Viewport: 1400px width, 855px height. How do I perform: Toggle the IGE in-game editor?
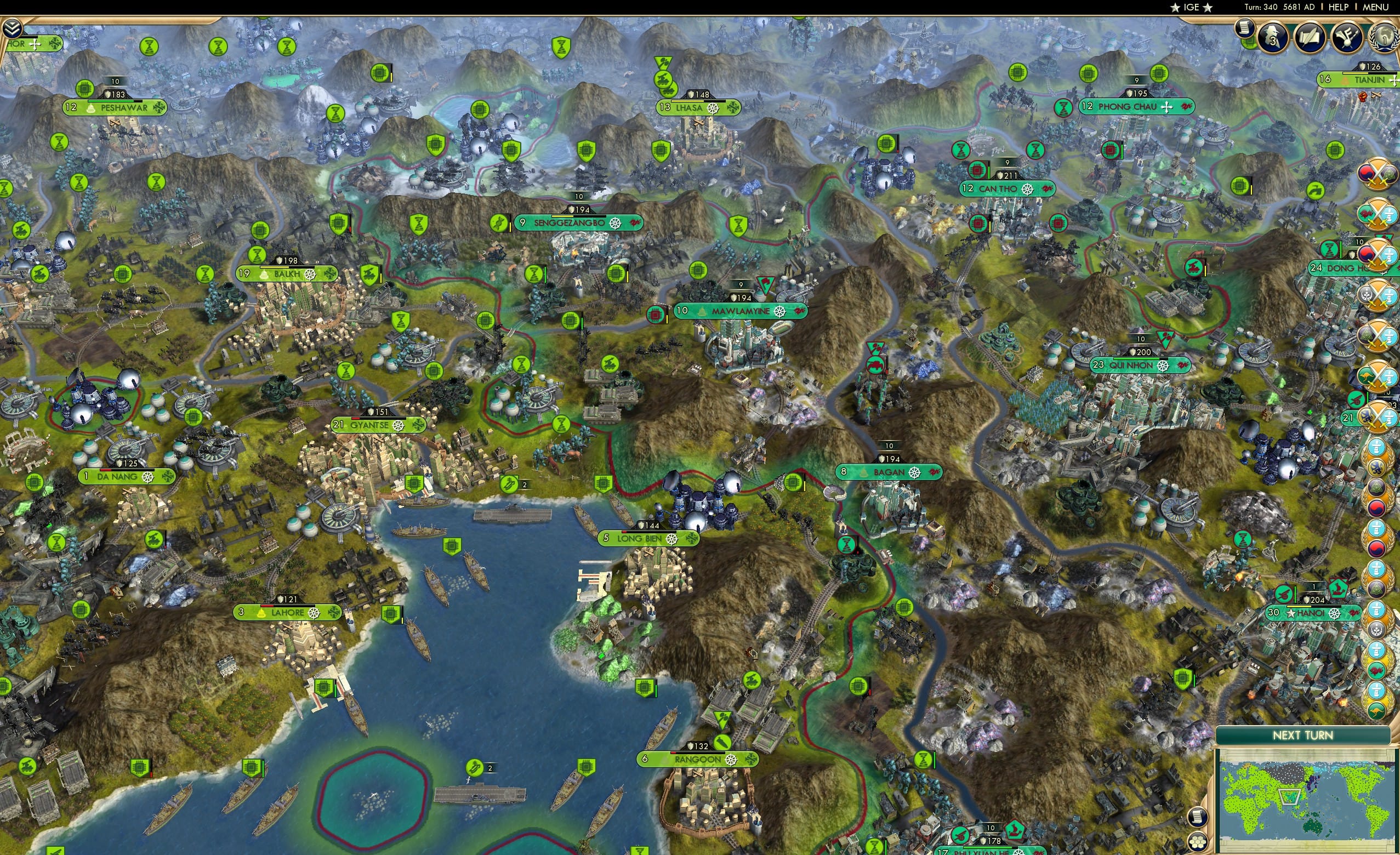1192,7
